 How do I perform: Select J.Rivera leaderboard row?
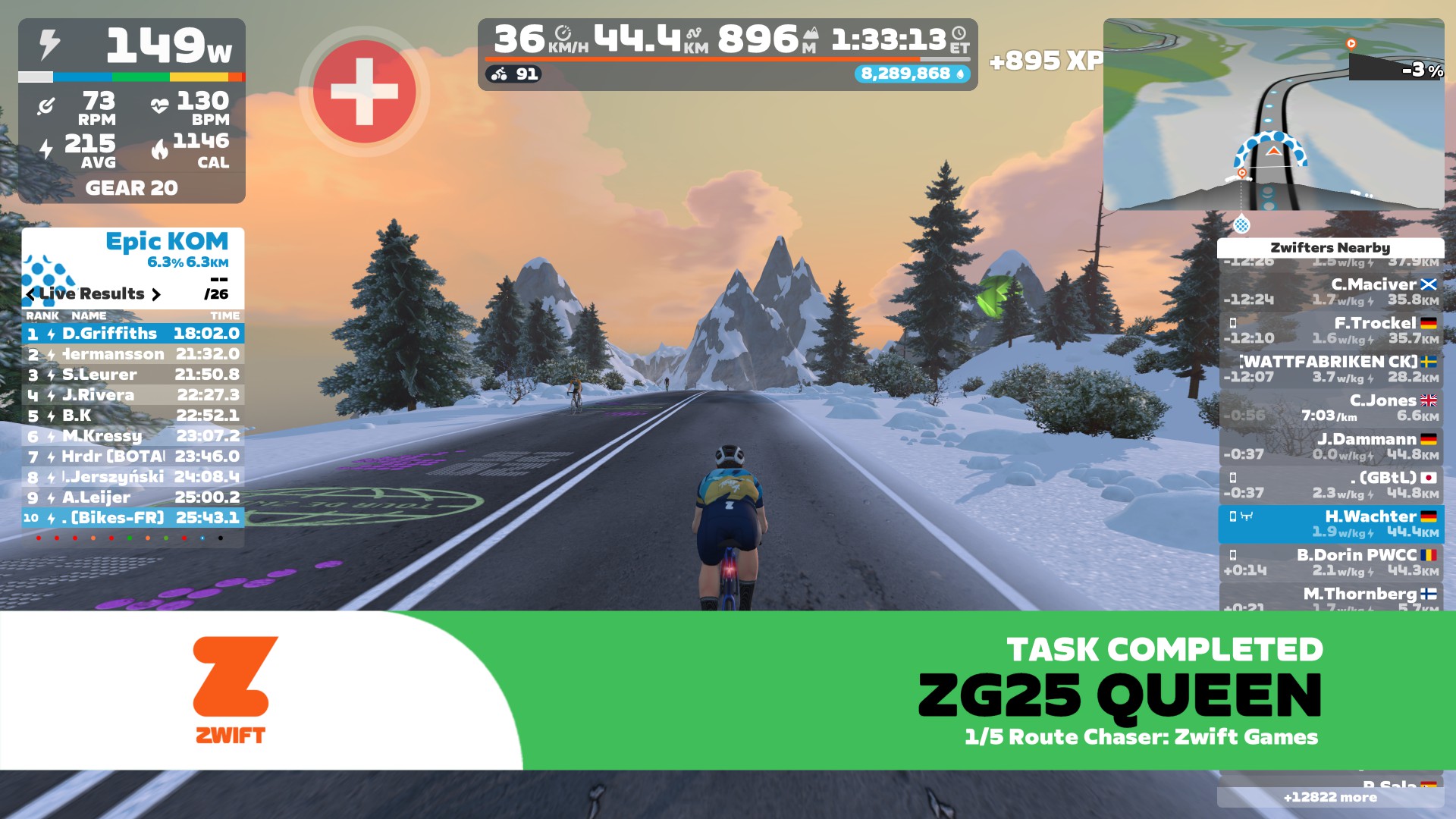[x=133, y=395]
